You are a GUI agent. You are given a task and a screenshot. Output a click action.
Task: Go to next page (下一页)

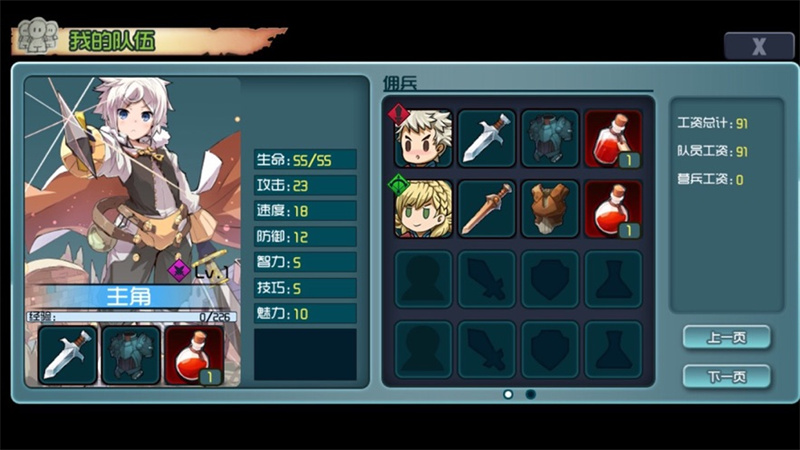point(726,377)
